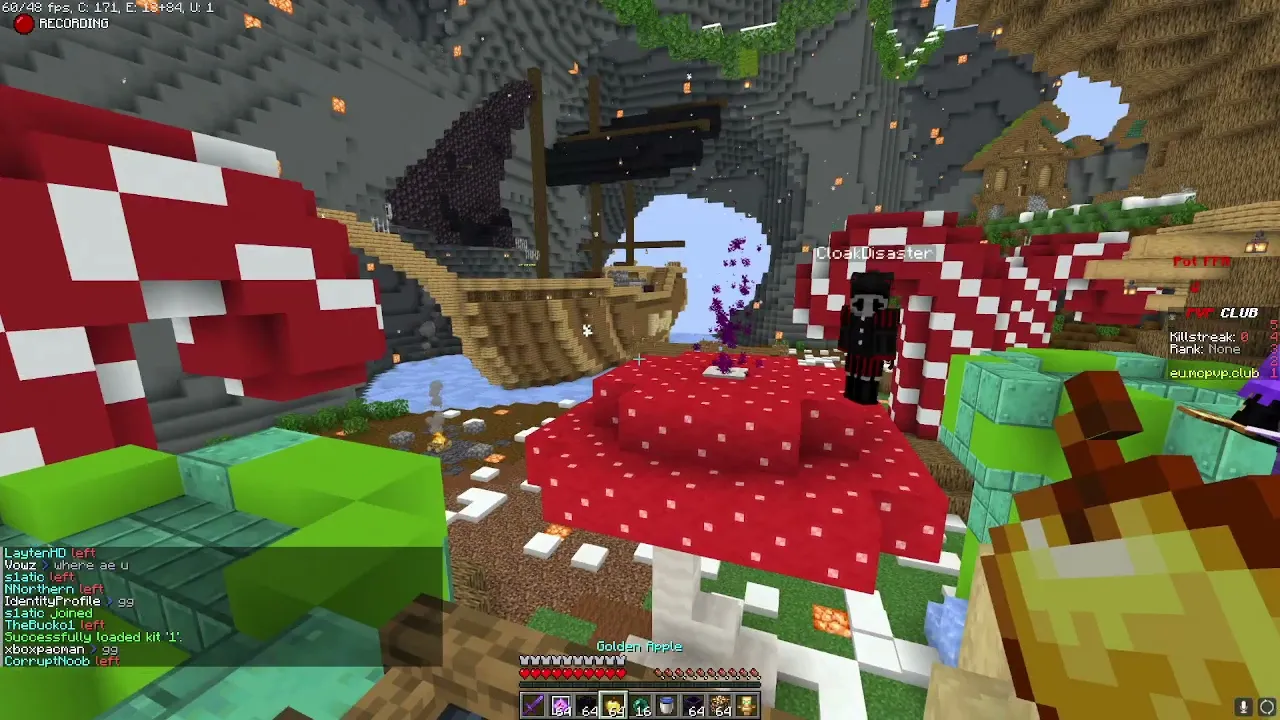Choose the totem of undying slot
Viewport: 1280px width, 720px height.
[746, 706]
